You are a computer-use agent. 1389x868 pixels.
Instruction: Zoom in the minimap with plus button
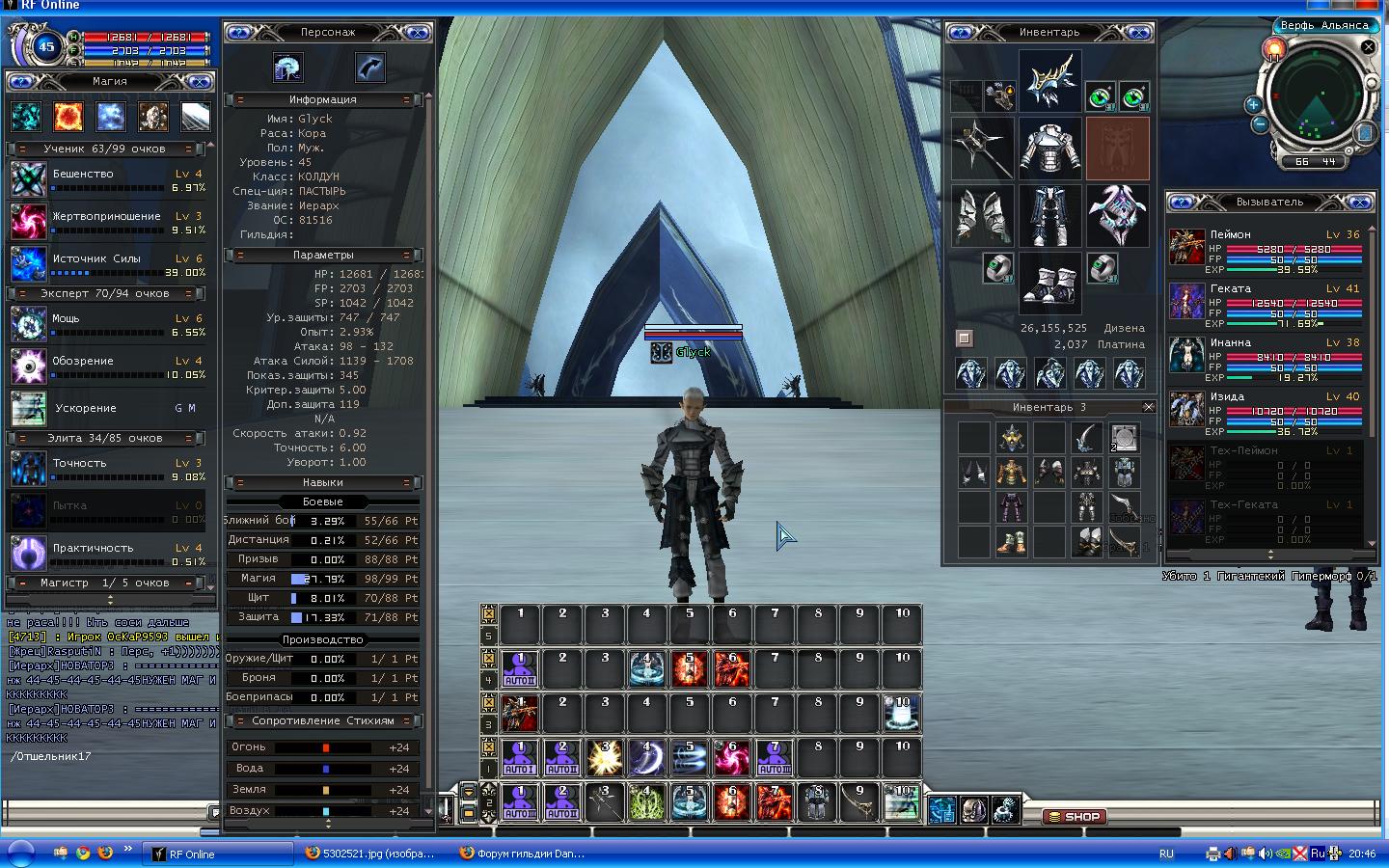click(x=1253, y=104)
